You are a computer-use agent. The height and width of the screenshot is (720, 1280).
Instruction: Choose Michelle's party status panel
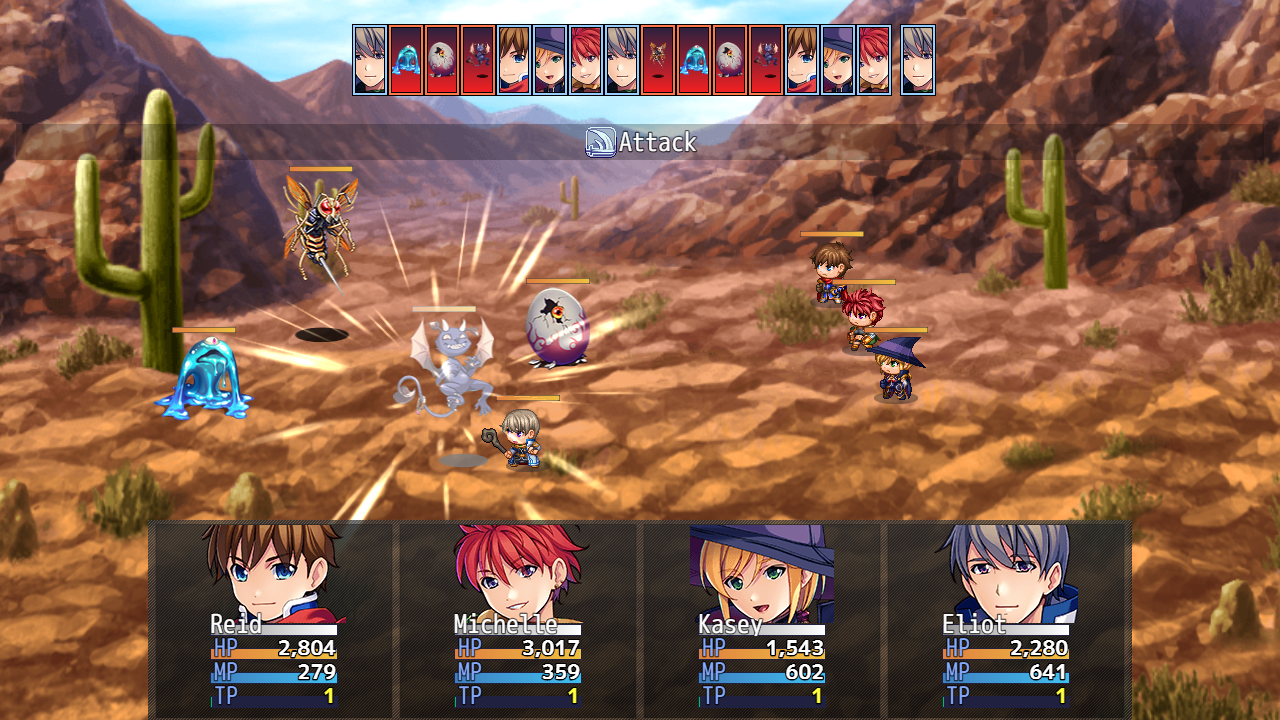click(x=517, y=618)
